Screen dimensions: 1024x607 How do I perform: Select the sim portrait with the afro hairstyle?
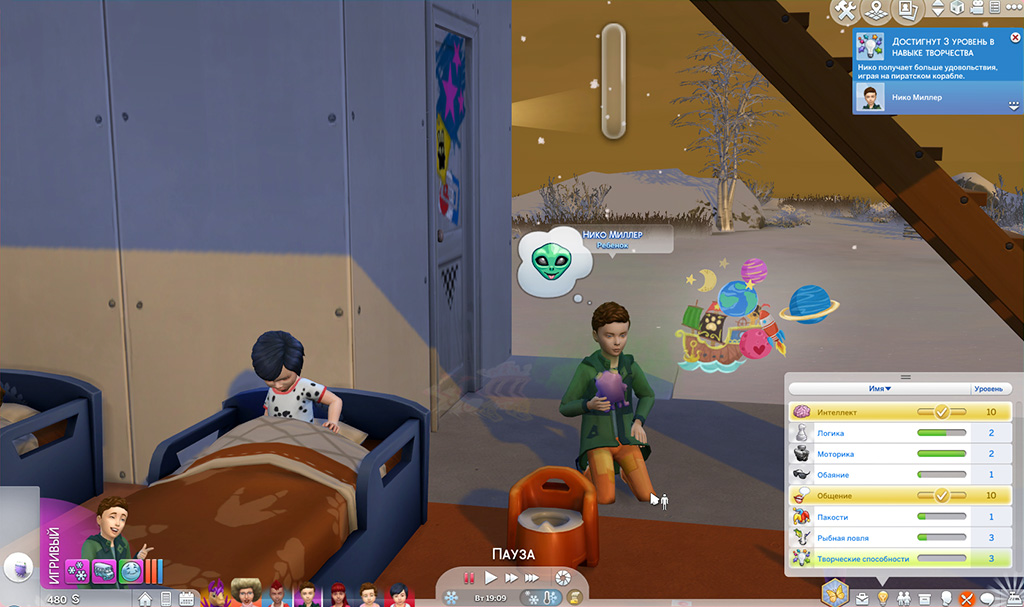pos(244,592)
